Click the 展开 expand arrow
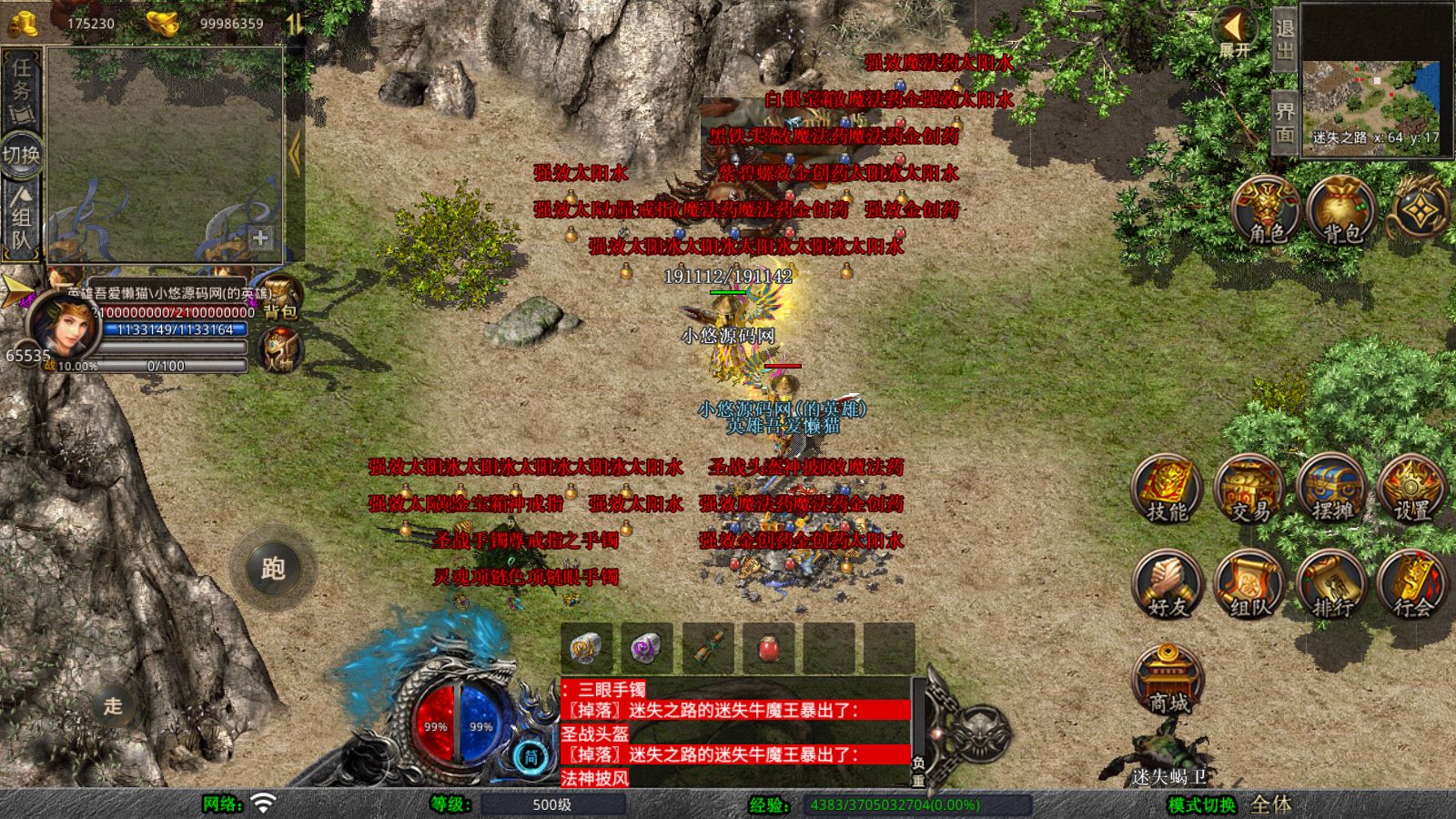The height and width of the screenshot is (819, 1456). pyautogui.click(x=1235, y=33)
